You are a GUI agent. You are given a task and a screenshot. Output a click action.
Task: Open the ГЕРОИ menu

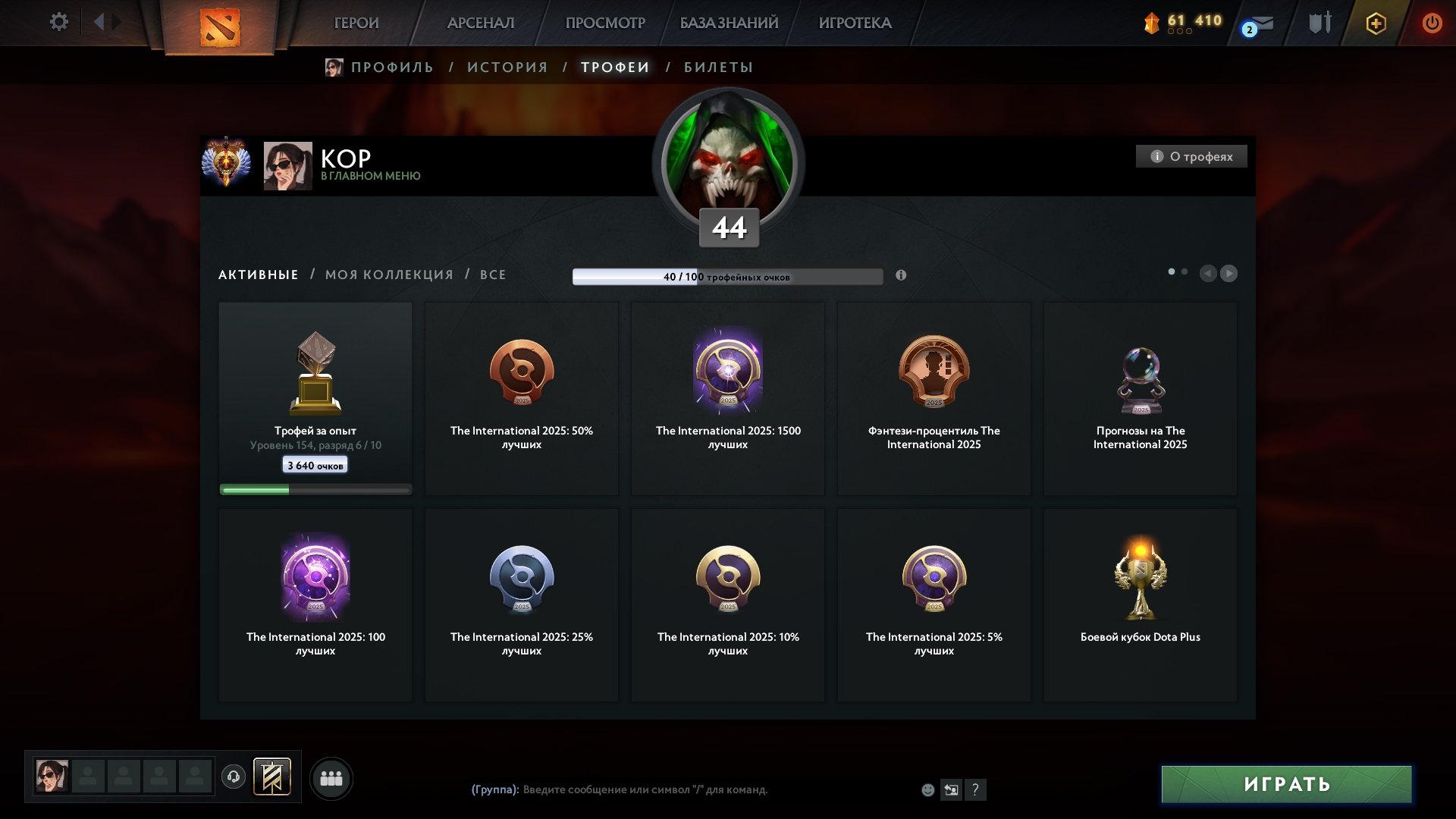[x=356, y=24]
